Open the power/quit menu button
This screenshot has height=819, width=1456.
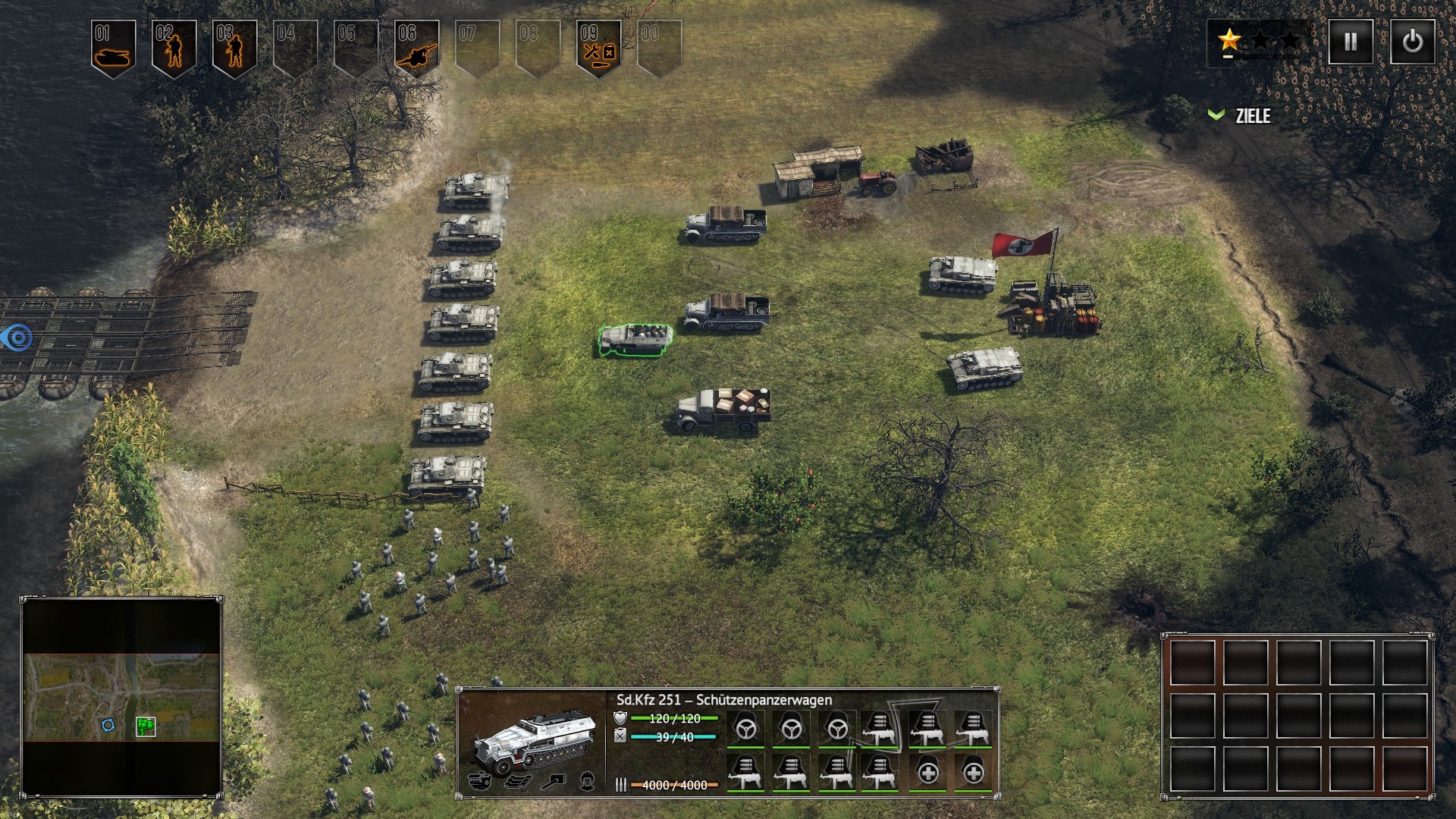pos(1412,42)
